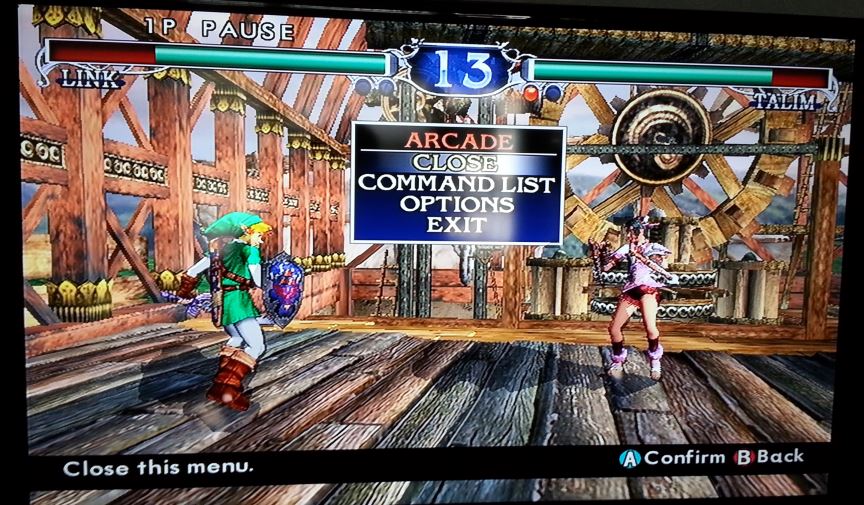Choose Options from the pause menu

(456, 204)
